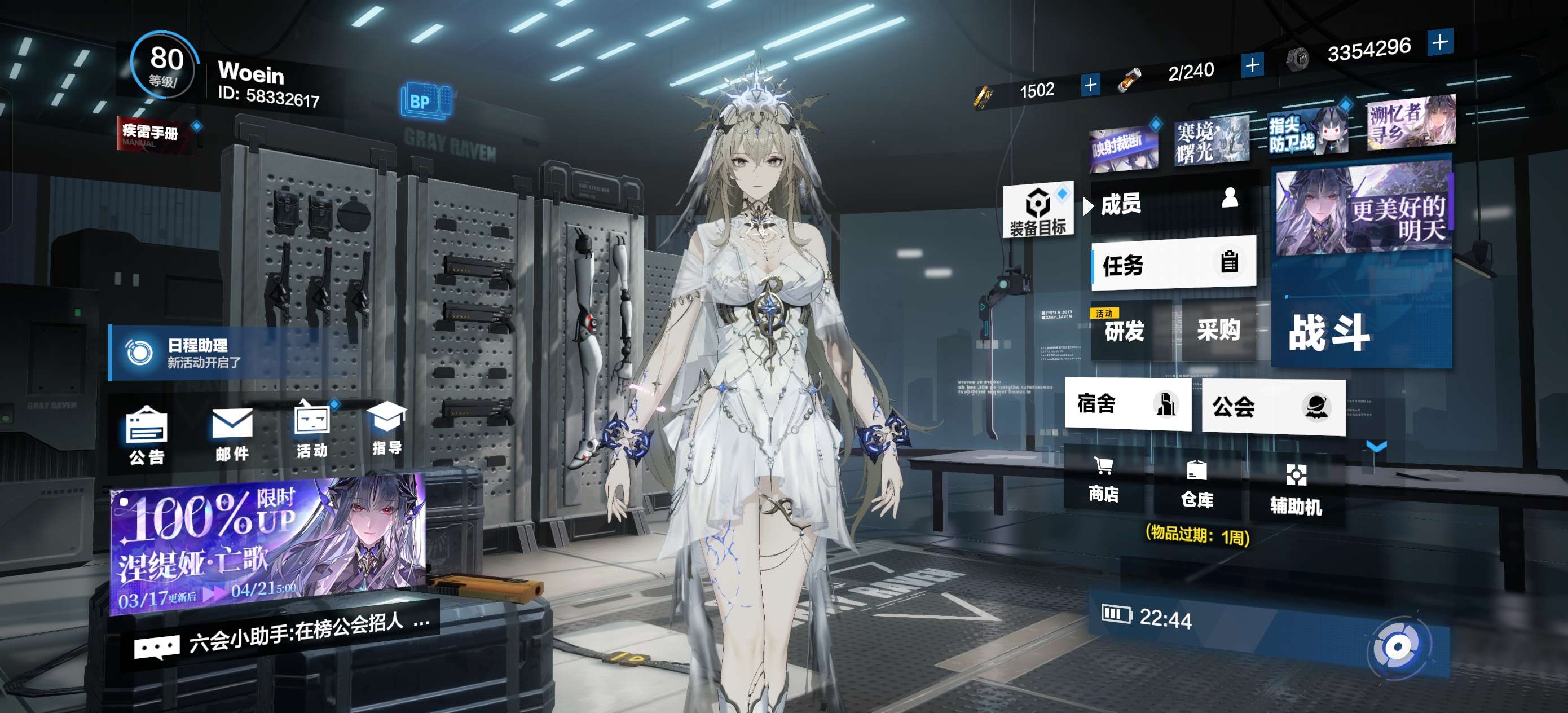Screen dimensions: 1568x713
Task: Open the 公会 guild menu
Action: [x=1272, y=406]
